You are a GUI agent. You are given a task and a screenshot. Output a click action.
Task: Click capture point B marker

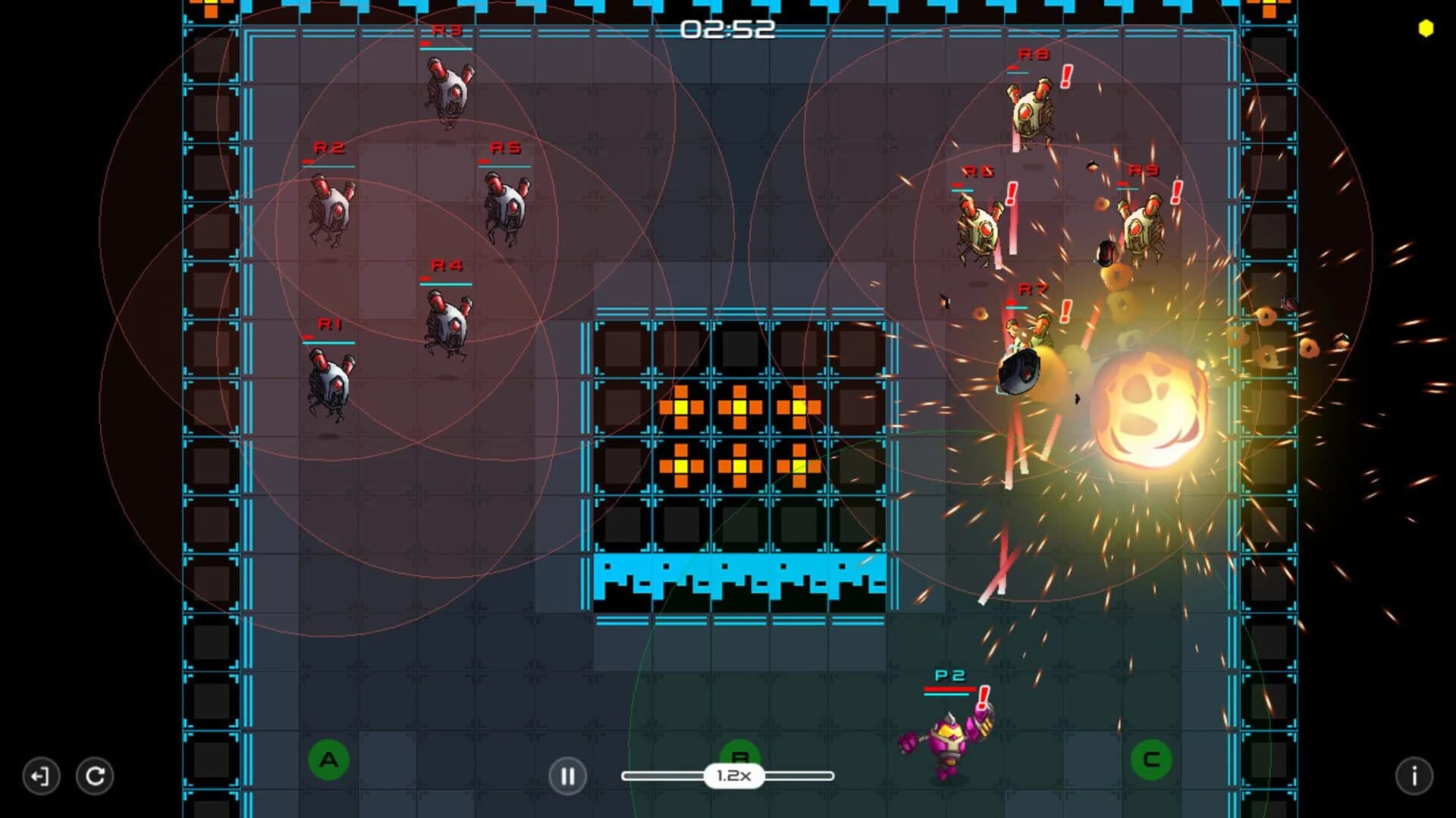[x=739, y=757]
